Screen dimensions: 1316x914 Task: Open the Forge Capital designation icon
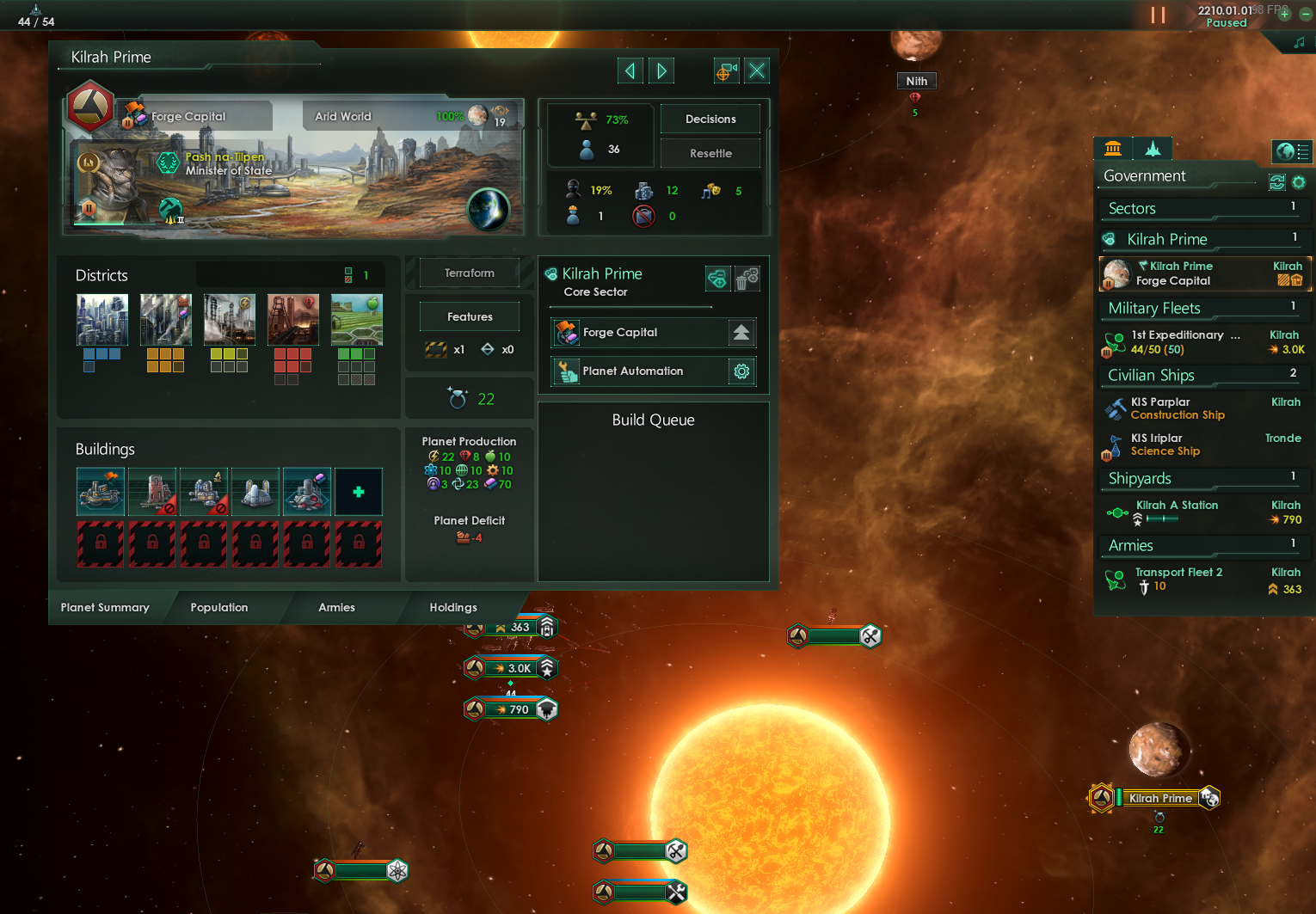point(566,333)
